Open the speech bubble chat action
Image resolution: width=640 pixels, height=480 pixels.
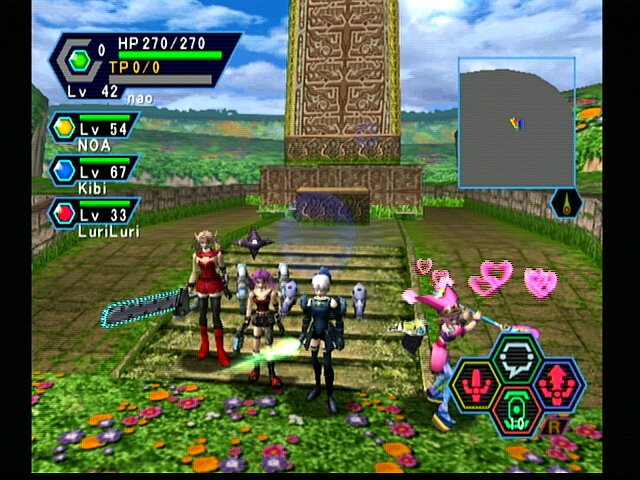tap(517, 357)
